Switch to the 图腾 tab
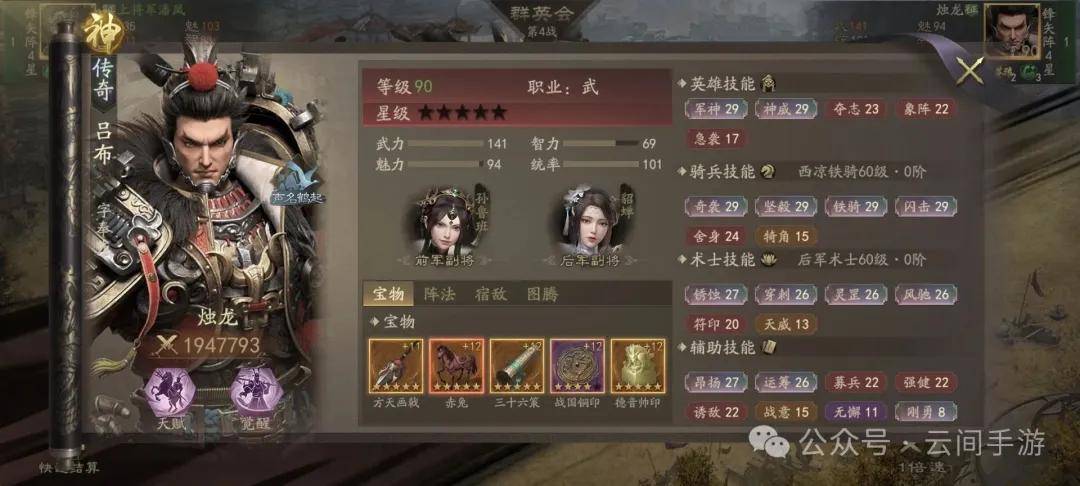Image resolution: width=1080 pixels, height=486 pixels. coord(541,294)
